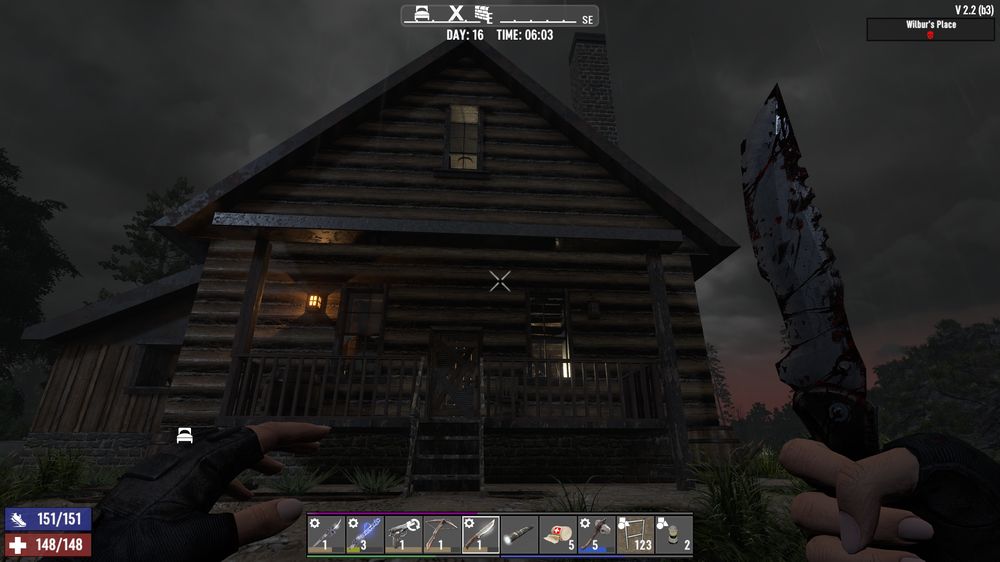Image resolution: width=1000 pixels, height=562 pixels.
Task: Select the frame blocks stack of 123
Action: click(635, 533)
